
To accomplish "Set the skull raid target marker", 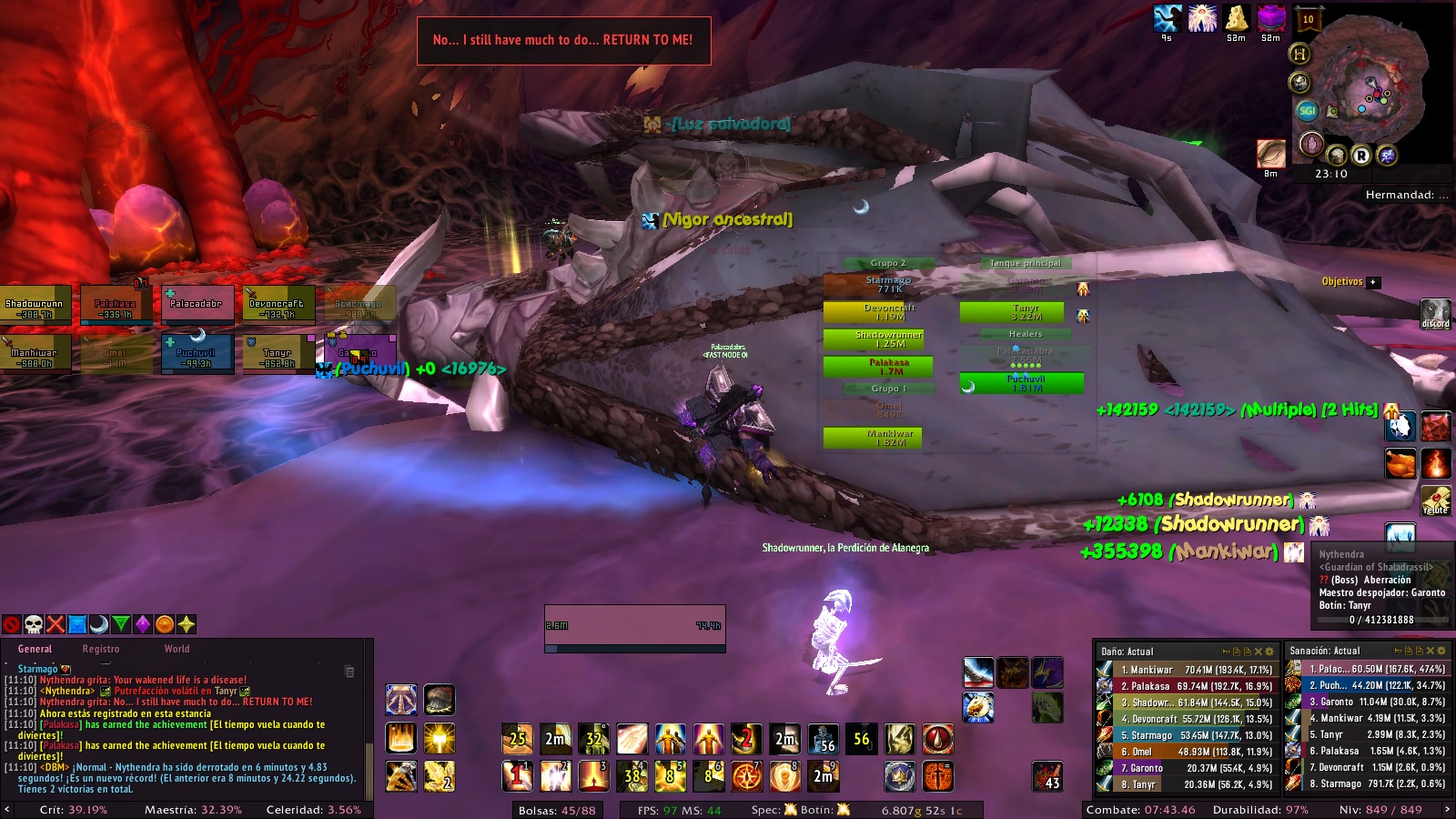I will [x=34, y=624].
